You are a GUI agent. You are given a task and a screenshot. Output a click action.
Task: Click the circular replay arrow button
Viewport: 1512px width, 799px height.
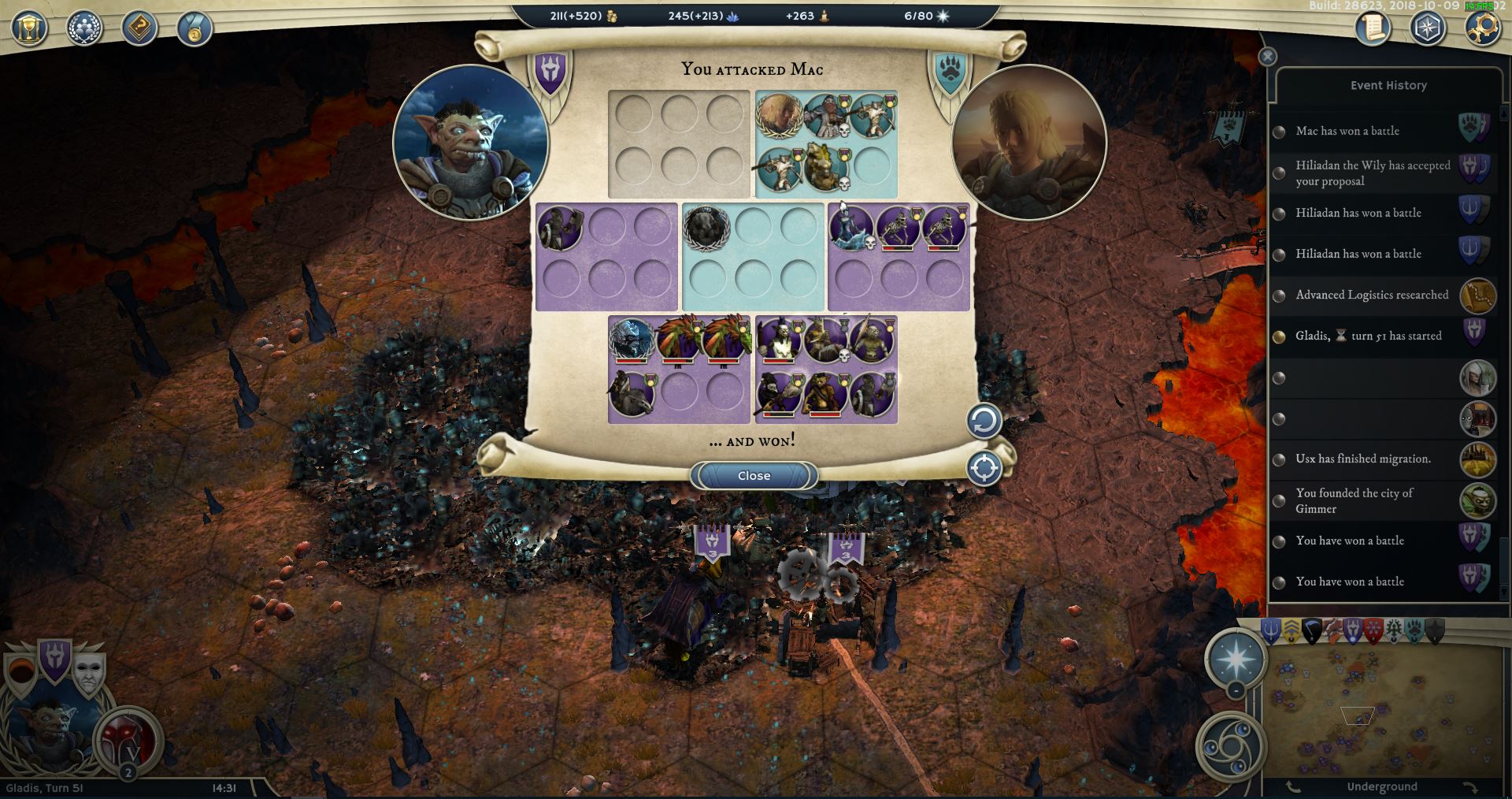984,422
